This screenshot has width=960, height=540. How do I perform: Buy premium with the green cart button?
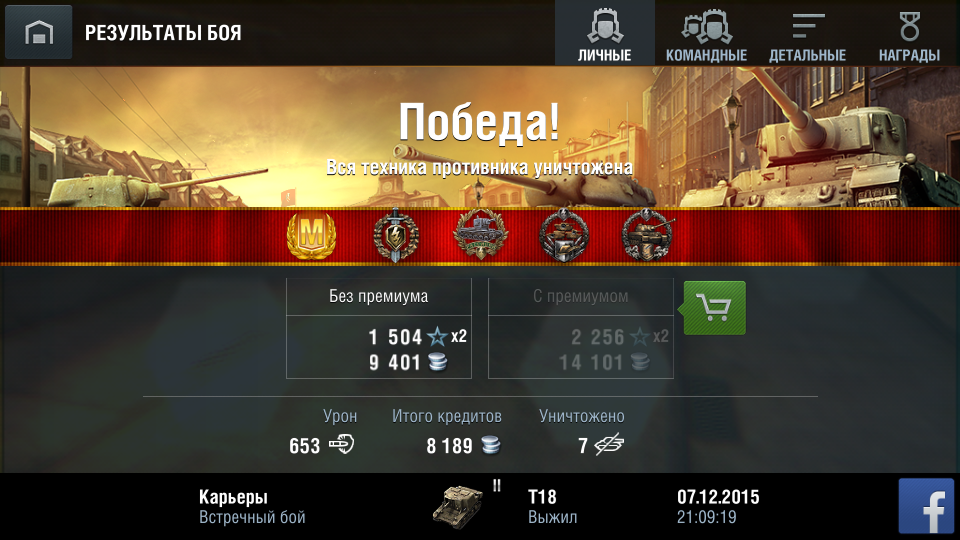coord(714,308)
